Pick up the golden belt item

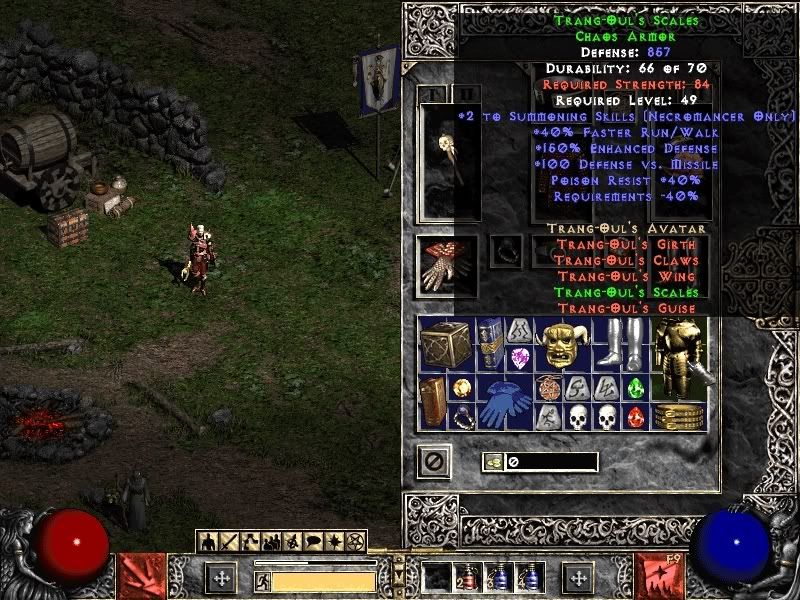click(679, 416)
